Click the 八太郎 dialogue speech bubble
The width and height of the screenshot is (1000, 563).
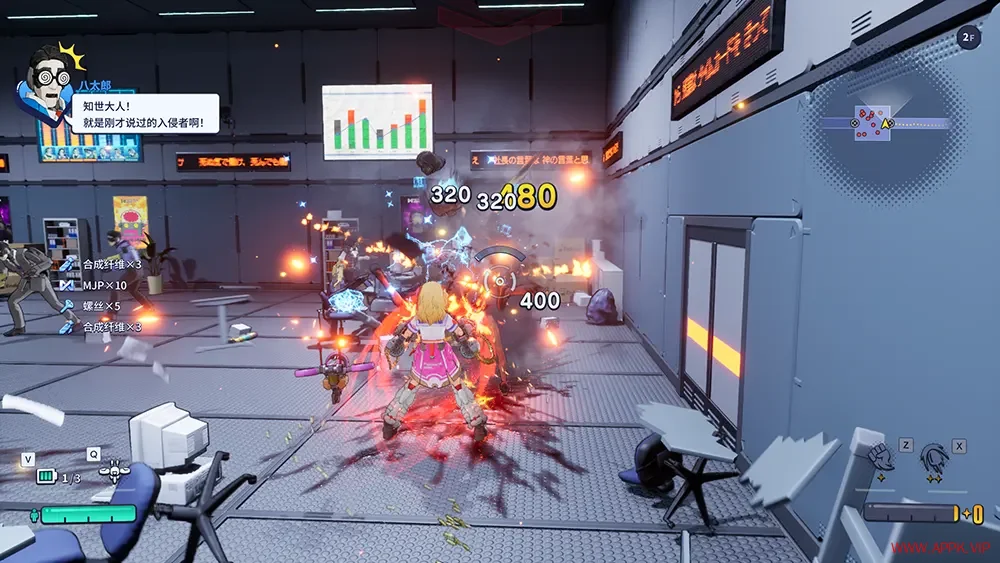click(x=145, y=113)
